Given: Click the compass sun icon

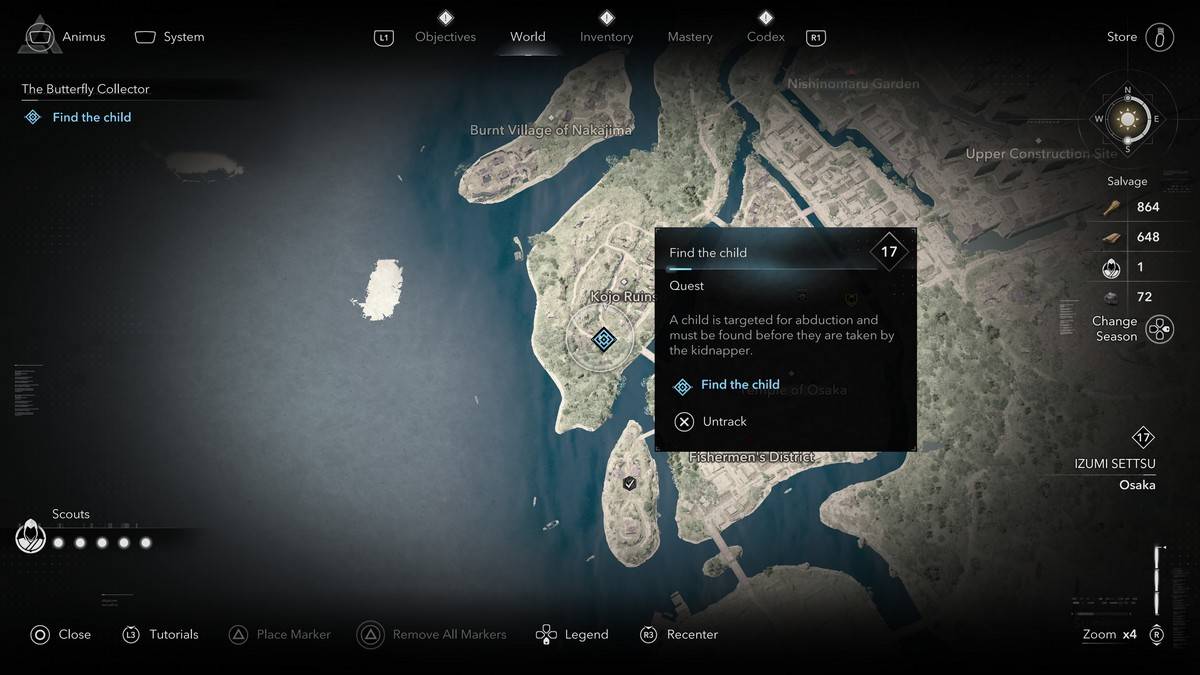Looking at the screenshot, I should pyautogui.click(x=1128, y=120).
